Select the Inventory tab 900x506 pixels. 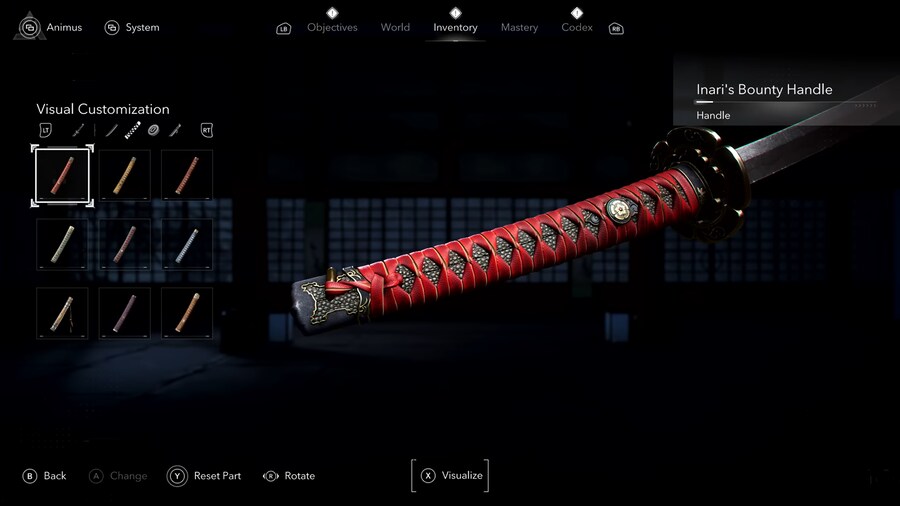455,27
